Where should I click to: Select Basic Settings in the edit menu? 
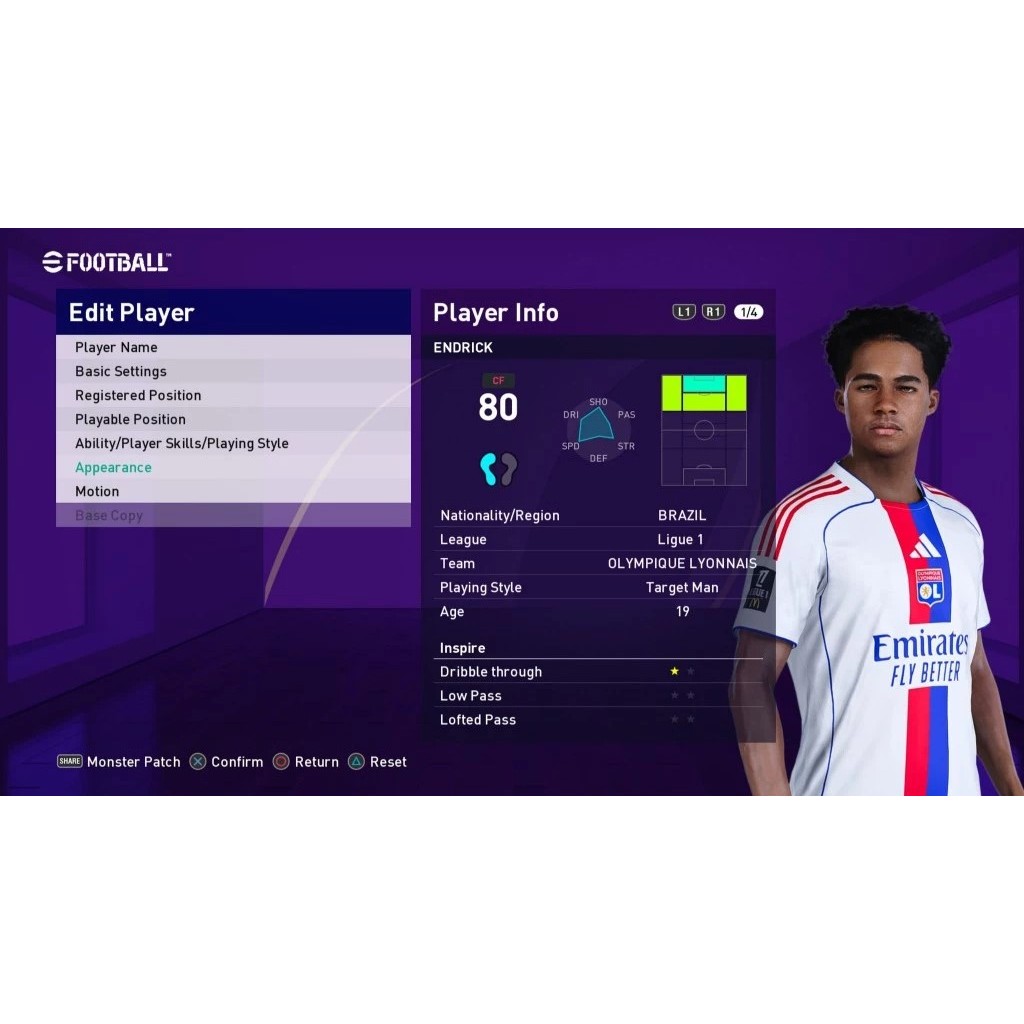(x=121, y=371)
